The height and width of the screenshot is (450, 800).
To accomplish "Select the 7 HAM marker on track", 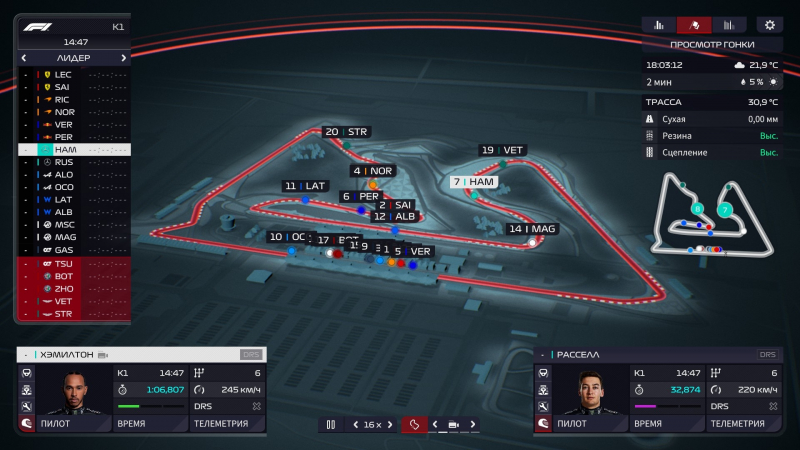I will pyautogui.click(x=476, y=182).
